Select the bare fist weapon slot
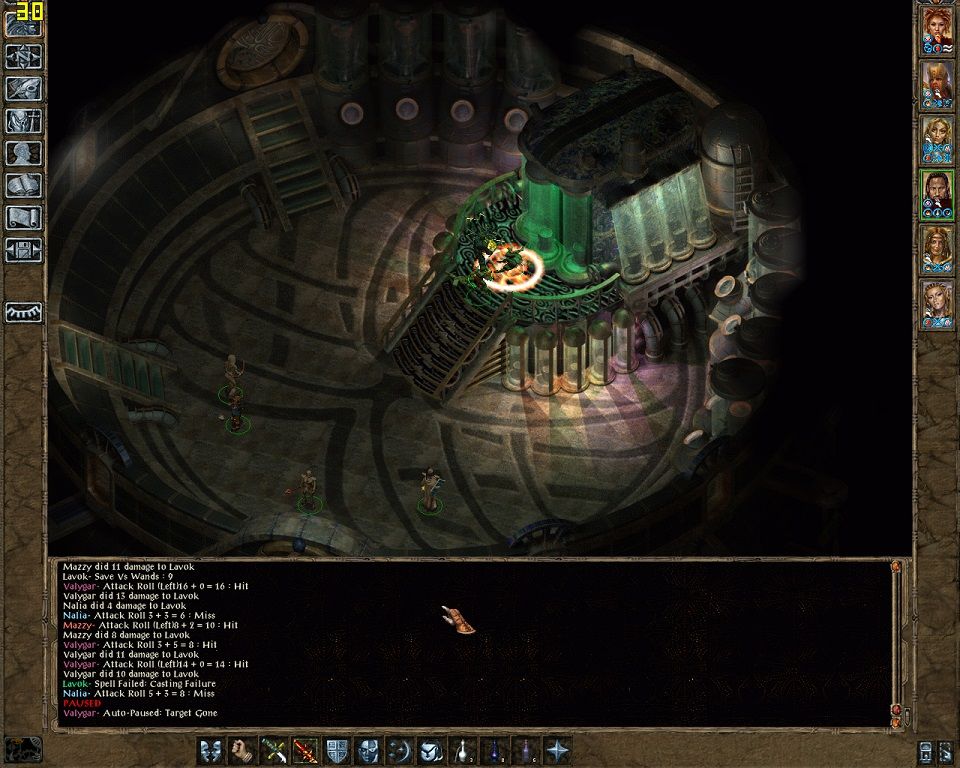The height and width of the screenshot is (768, 960). coord(242,749)
